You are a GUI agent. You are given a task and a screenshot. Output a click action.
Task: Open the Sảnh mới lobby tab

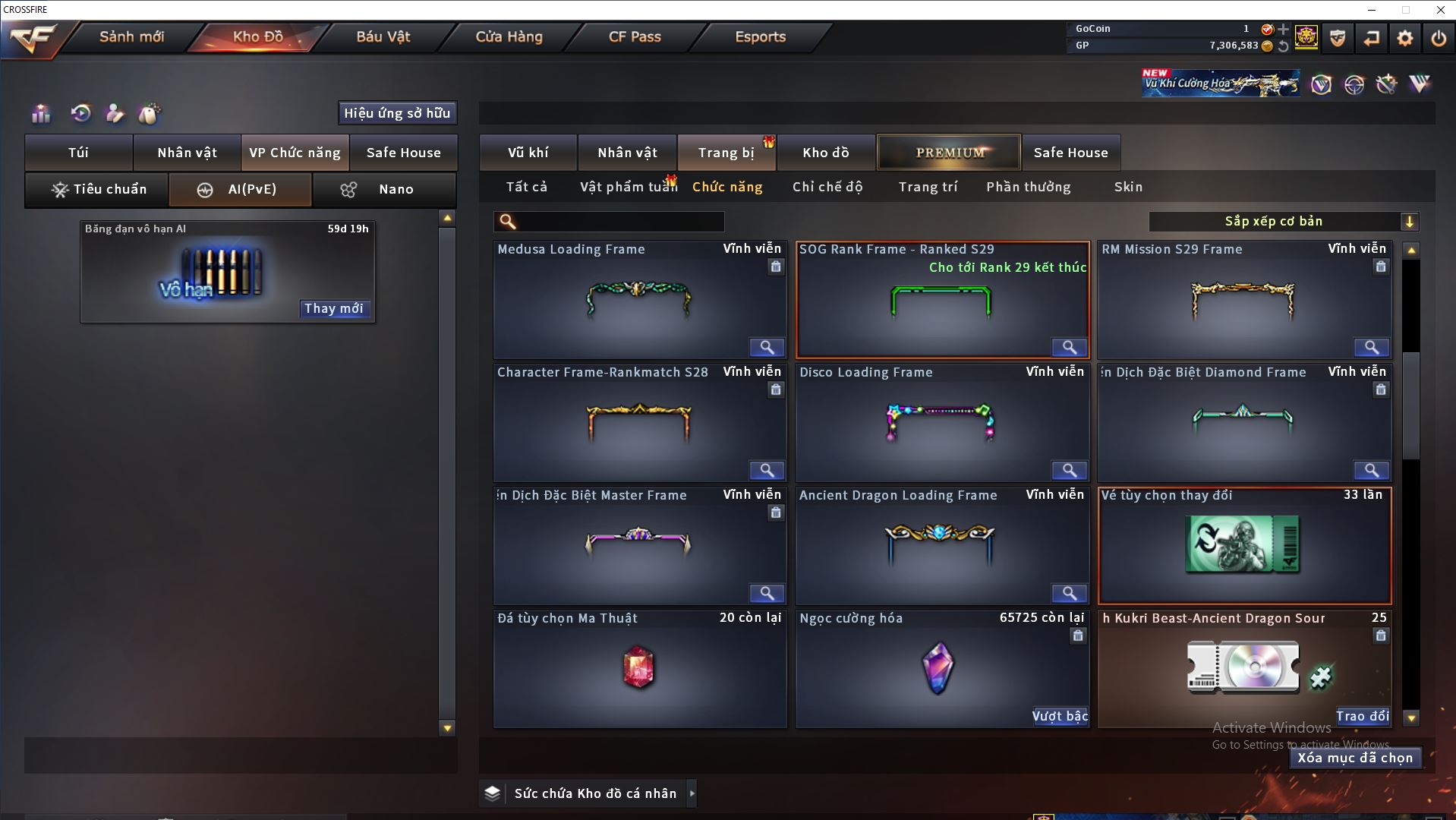click(131, 36)
